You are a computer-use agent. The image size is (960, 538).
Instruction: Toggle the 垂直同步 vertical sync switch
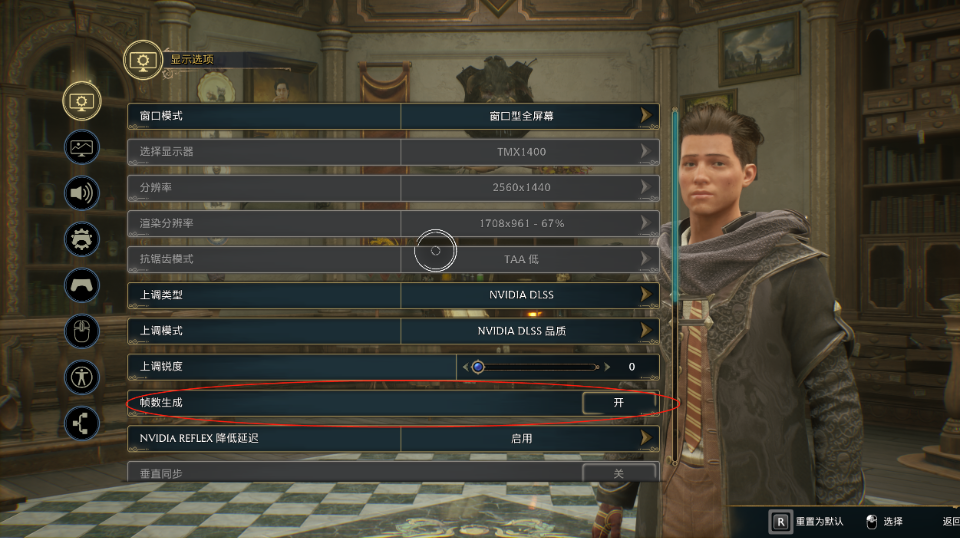pyautogui.click(x=619, y=473)
